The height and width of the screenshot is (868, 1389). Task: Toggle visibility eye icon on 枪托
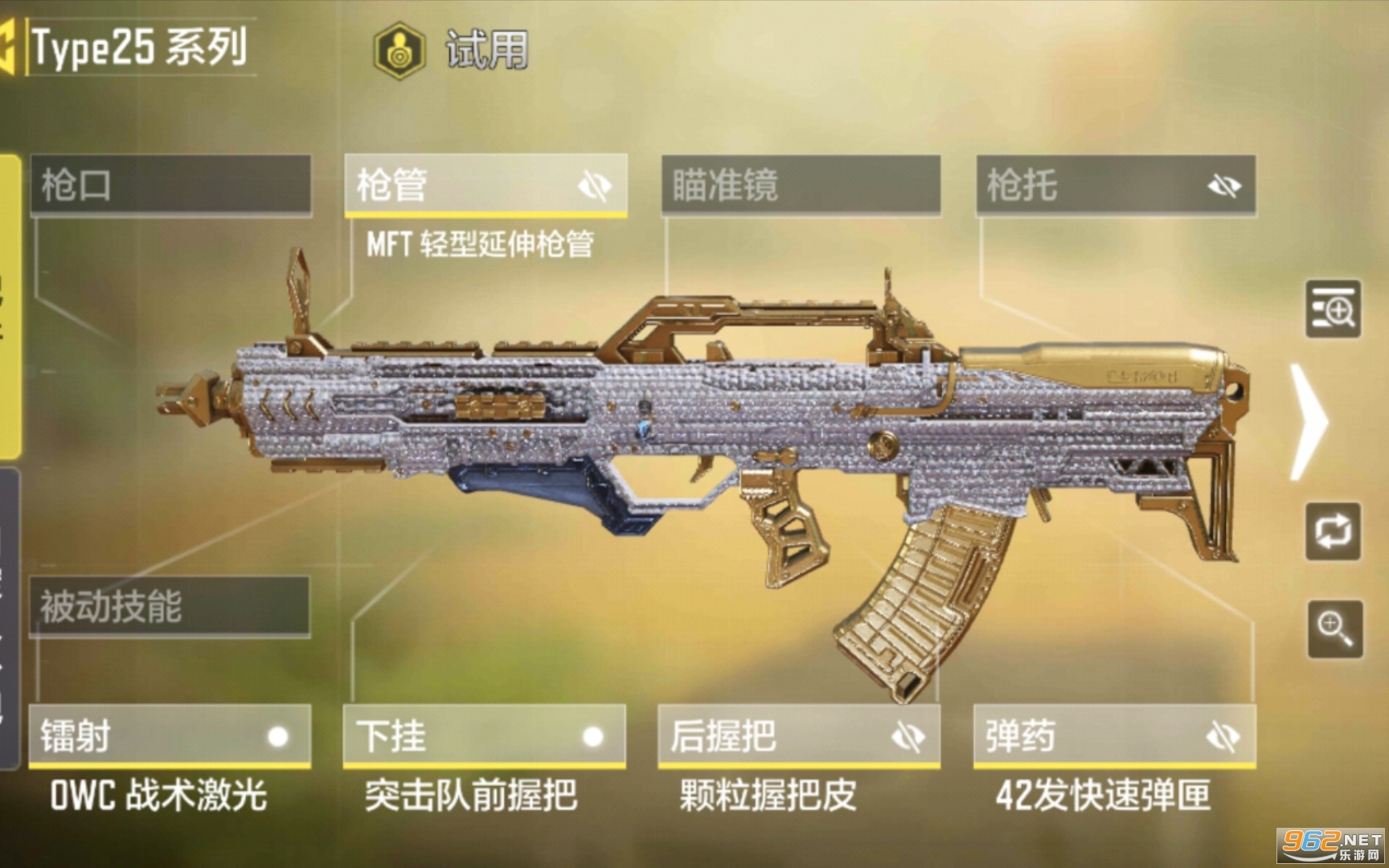(1224, 186)
